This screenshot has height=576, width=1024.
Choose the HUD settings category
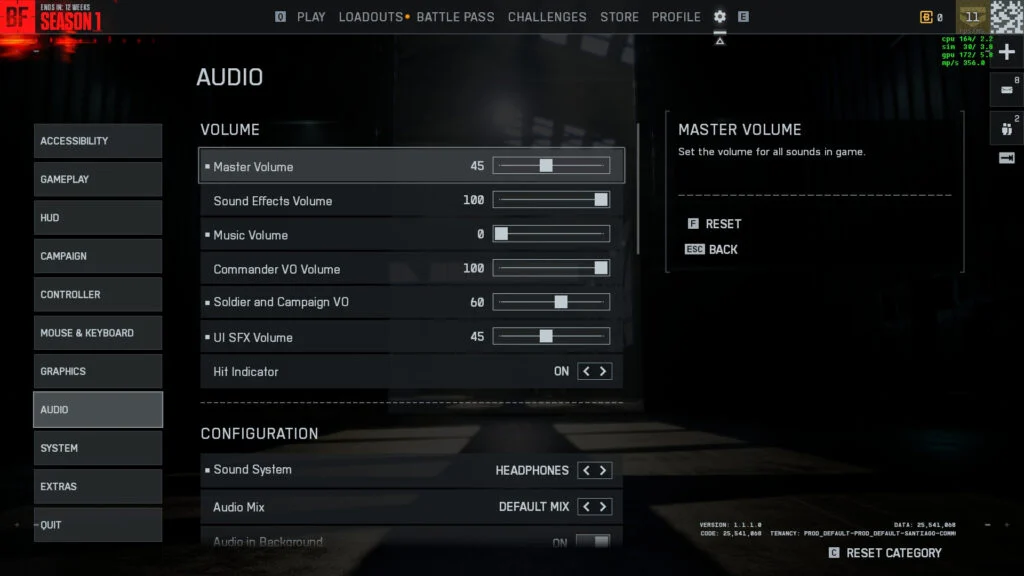pos(98,218)
